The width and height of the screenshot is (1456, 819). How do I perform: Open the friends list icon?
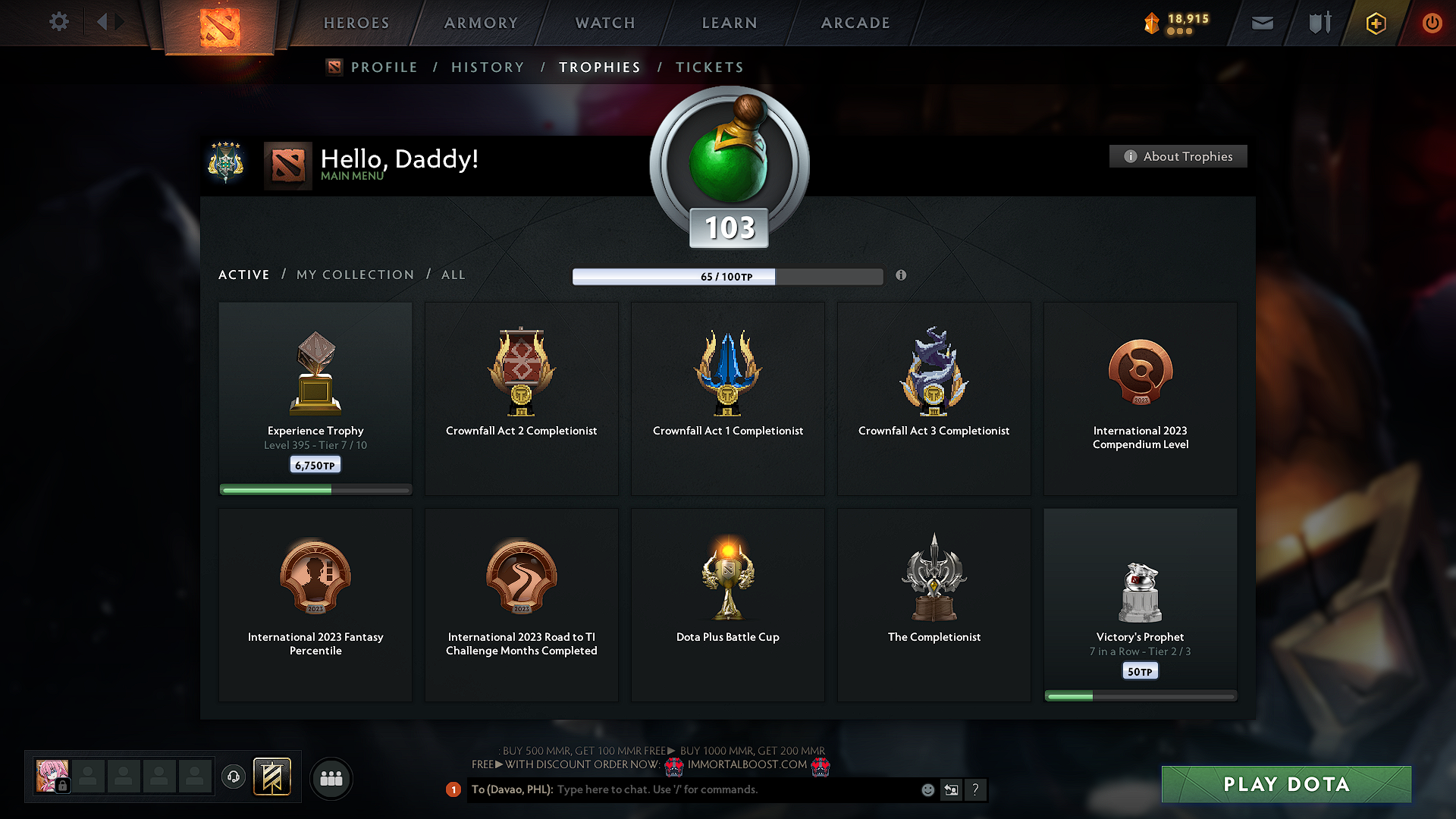click(x=331, y=777)
